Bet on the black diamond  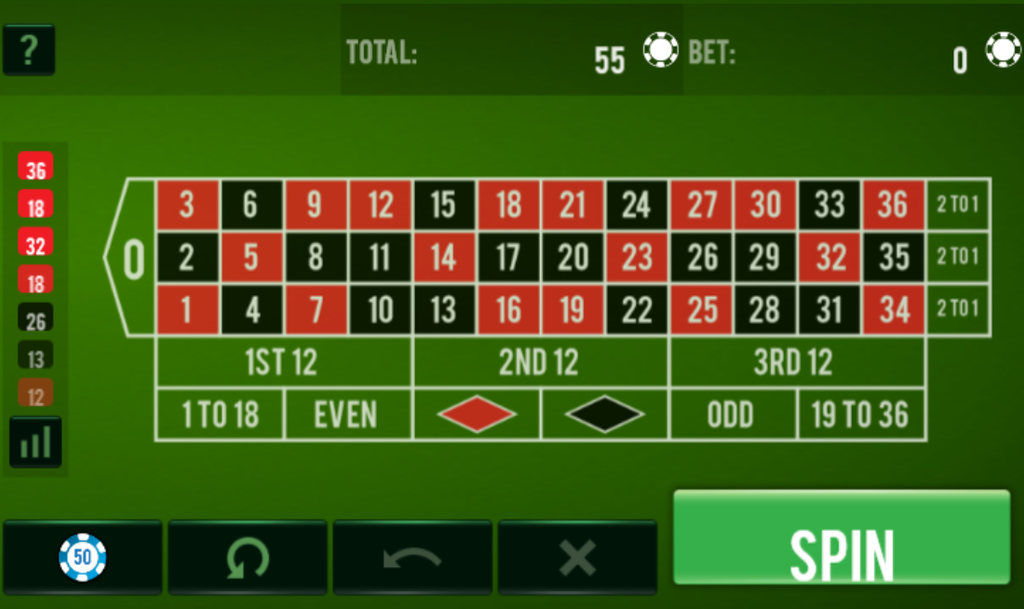coord(604,414)
